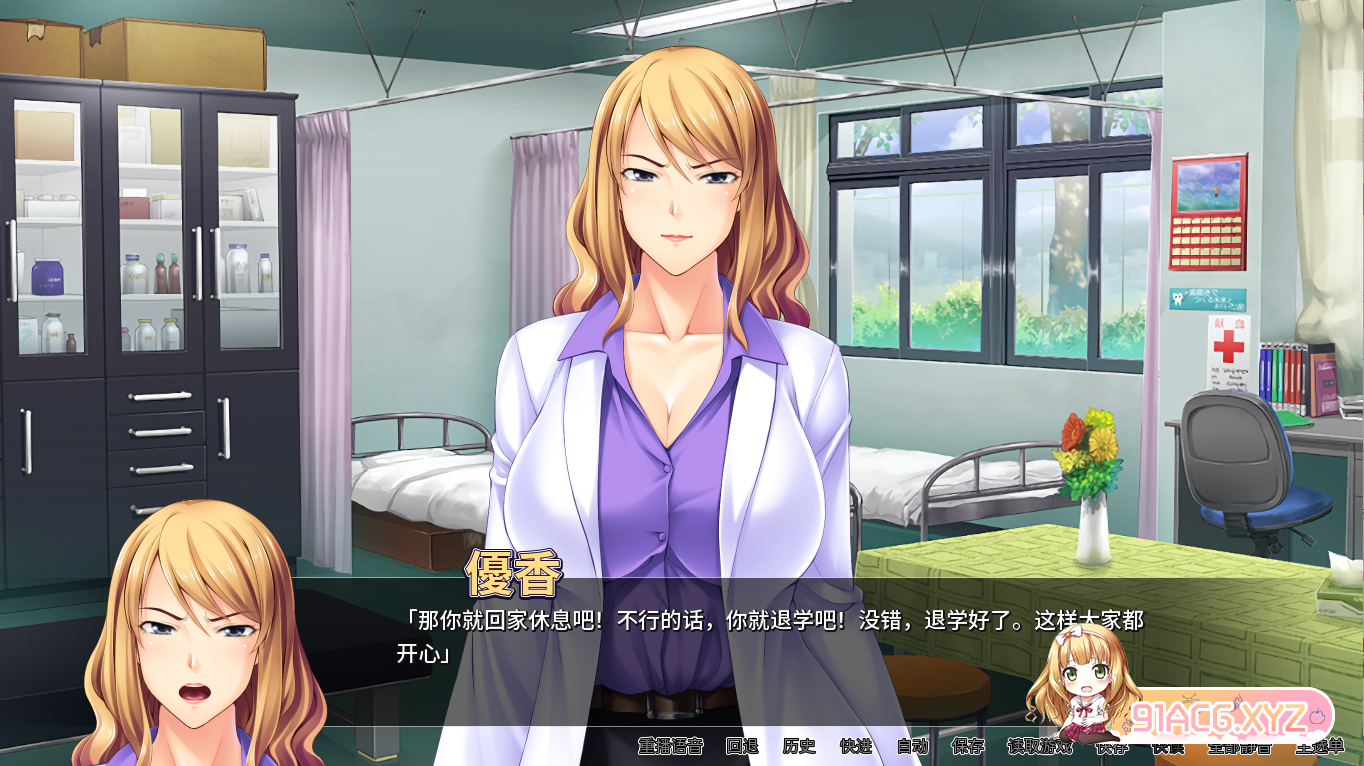Viewport: 1364px width, 766px height.
Task: Click 重播语音 to replay the voice line
Action: (672, 744)
